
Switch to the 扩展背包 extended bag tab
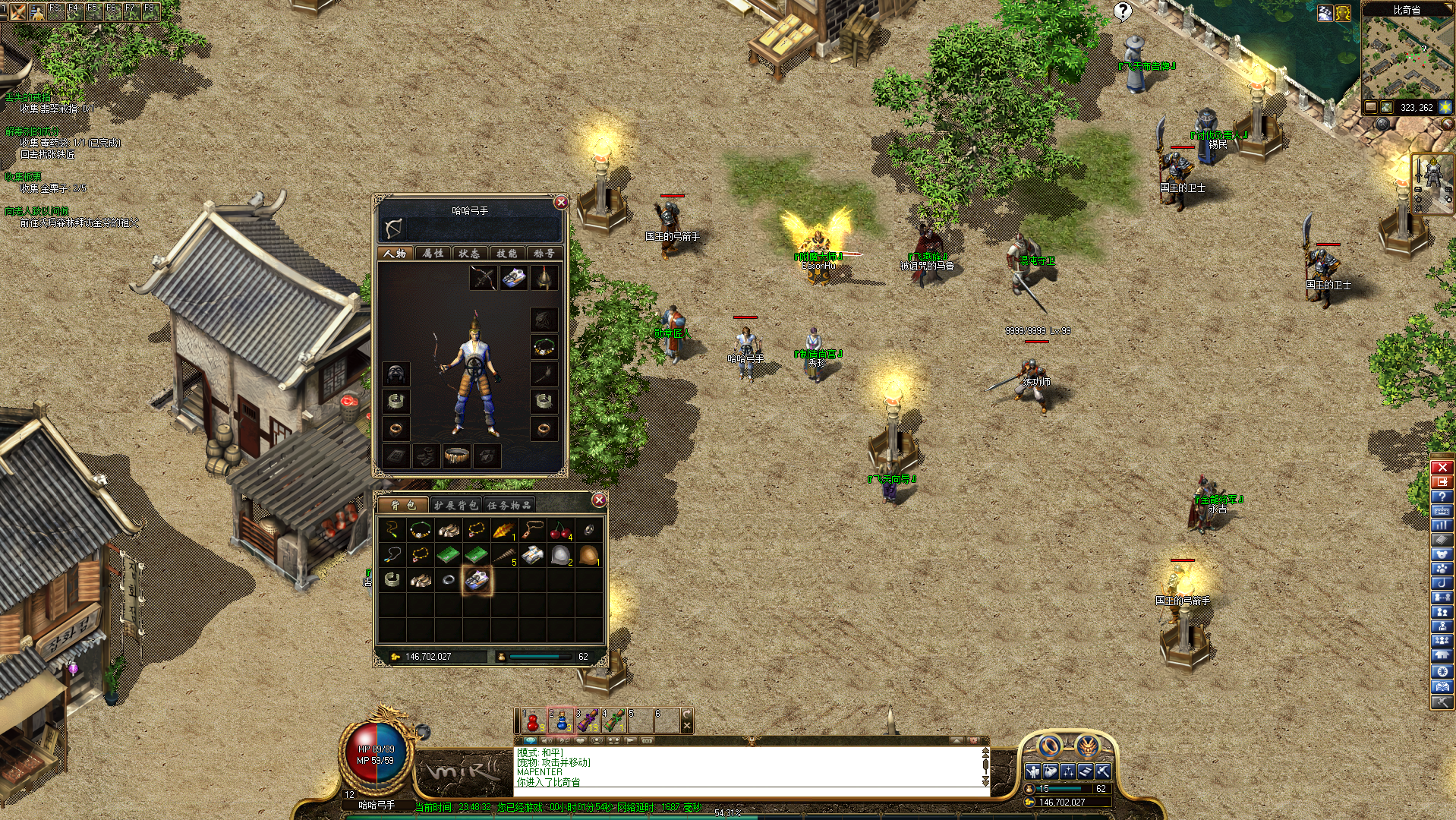pyautogui.click(x=456, y=505)
